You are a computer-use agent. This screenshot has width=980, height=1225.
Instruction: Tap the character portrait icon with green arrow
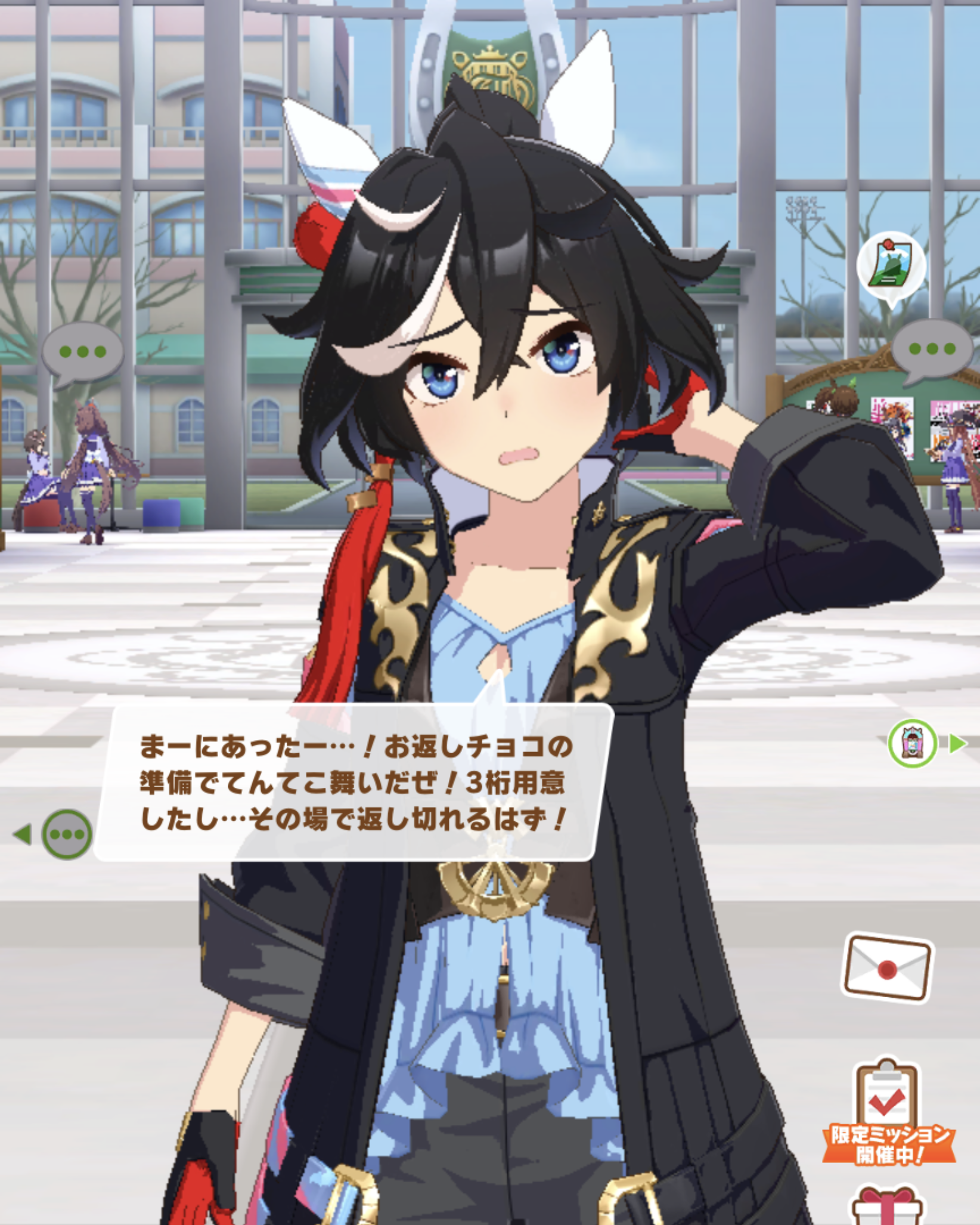(x=913, y=743)
